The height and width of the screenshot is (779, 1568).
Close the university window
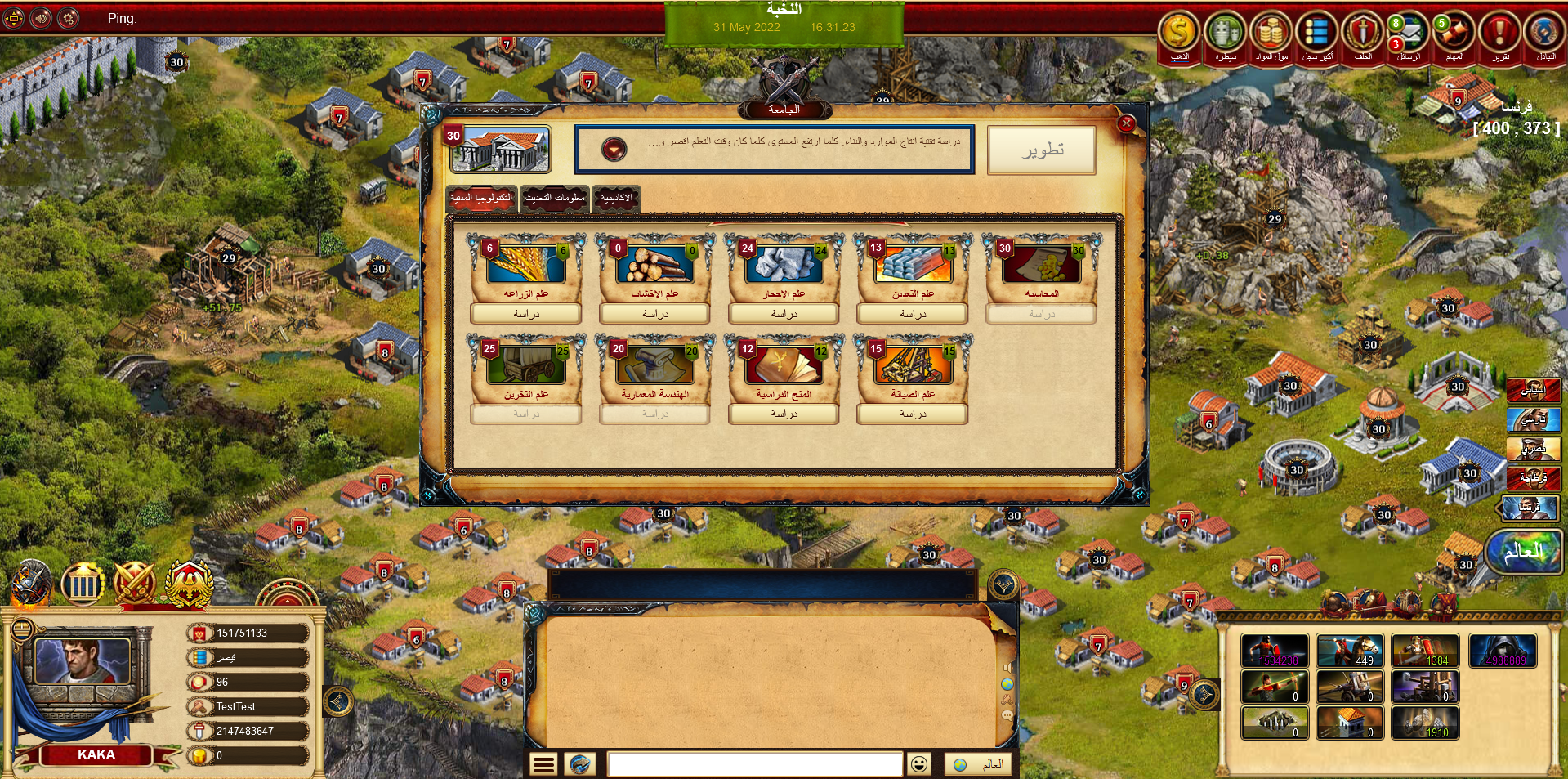pyautogui.click(x=1126, y=123)
